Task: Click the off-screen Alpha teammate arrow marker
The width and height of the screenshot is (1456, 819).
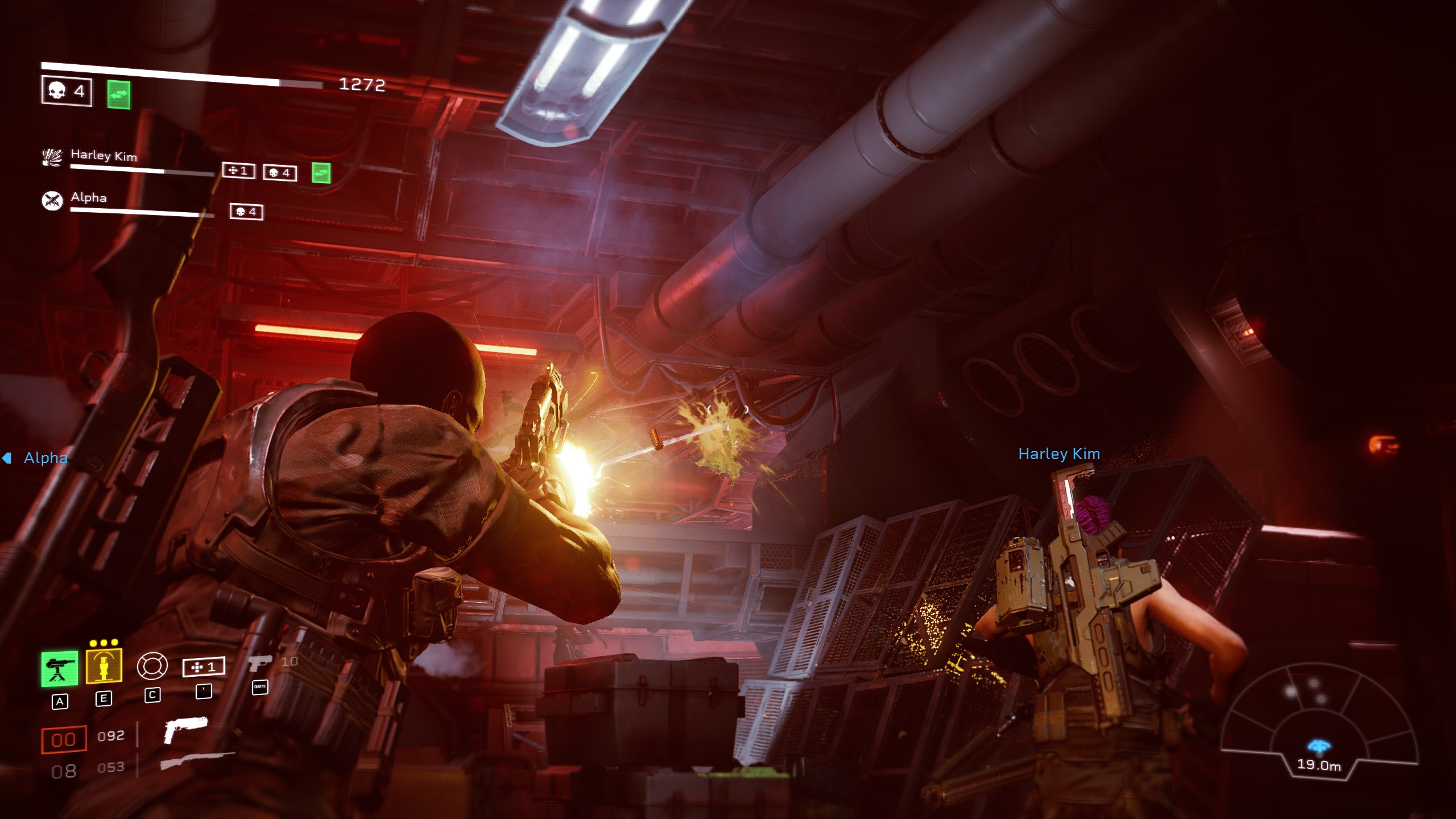Action: pos(7,458)
